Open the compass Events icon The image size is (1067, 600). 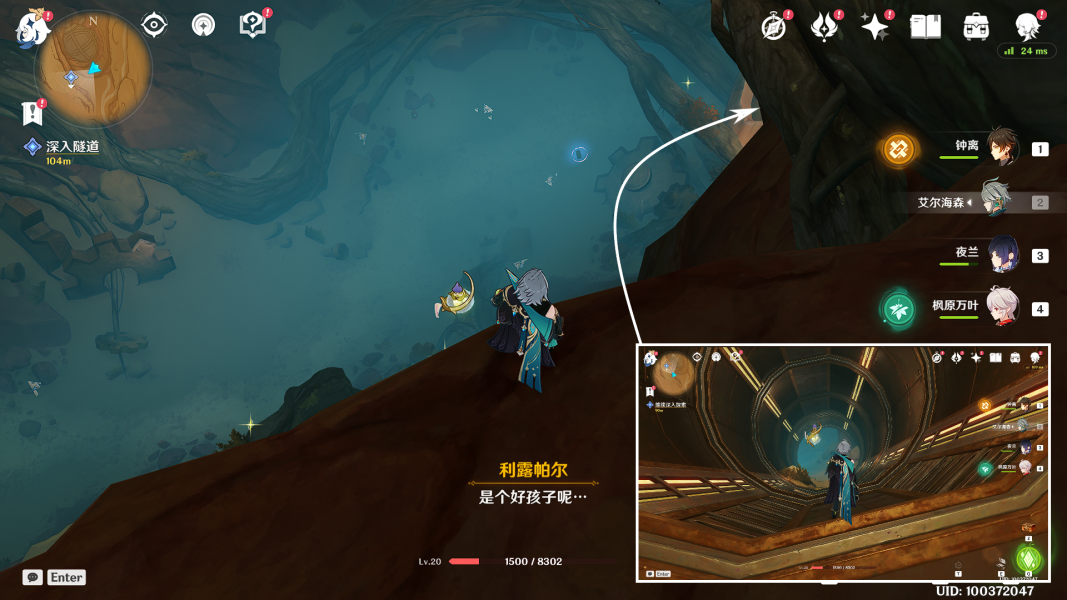(x=773, y=27)
